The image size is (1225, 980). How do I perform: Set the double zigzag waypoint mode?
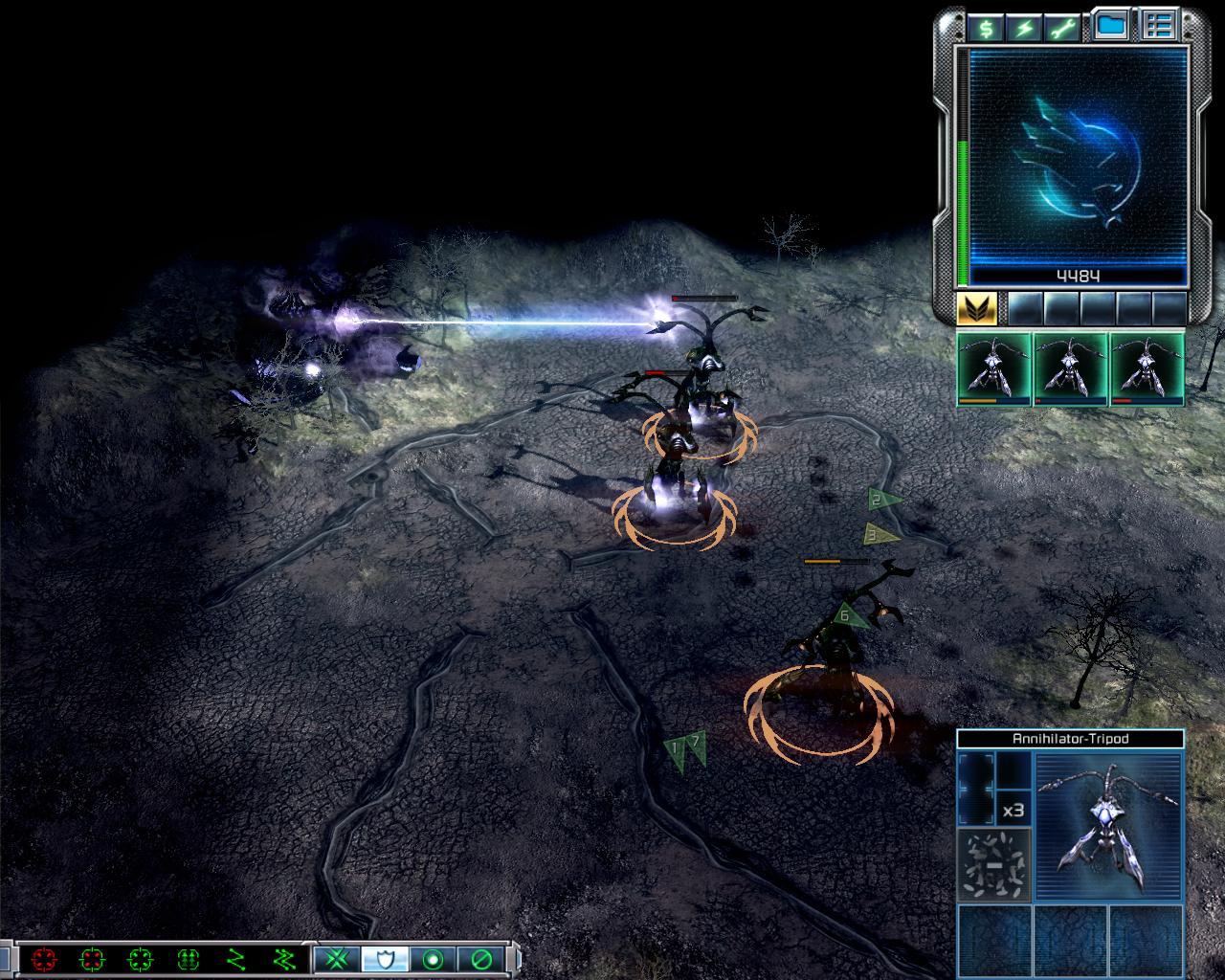click(x=284, y=958)
